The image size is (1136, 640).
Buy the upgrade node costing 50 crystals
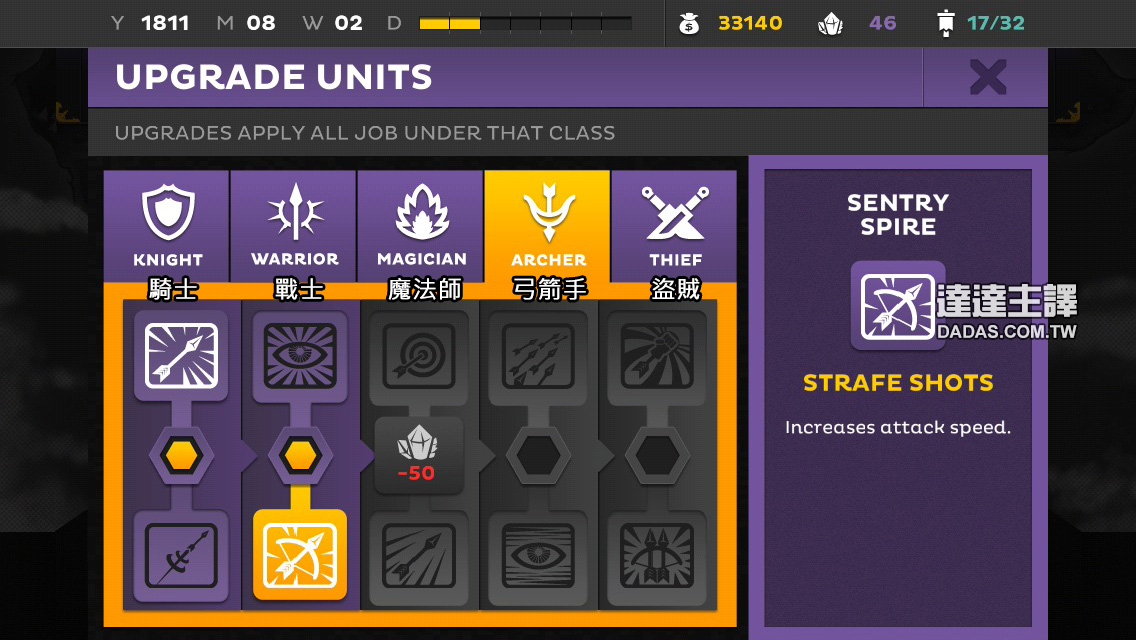(x=418, y=456)
